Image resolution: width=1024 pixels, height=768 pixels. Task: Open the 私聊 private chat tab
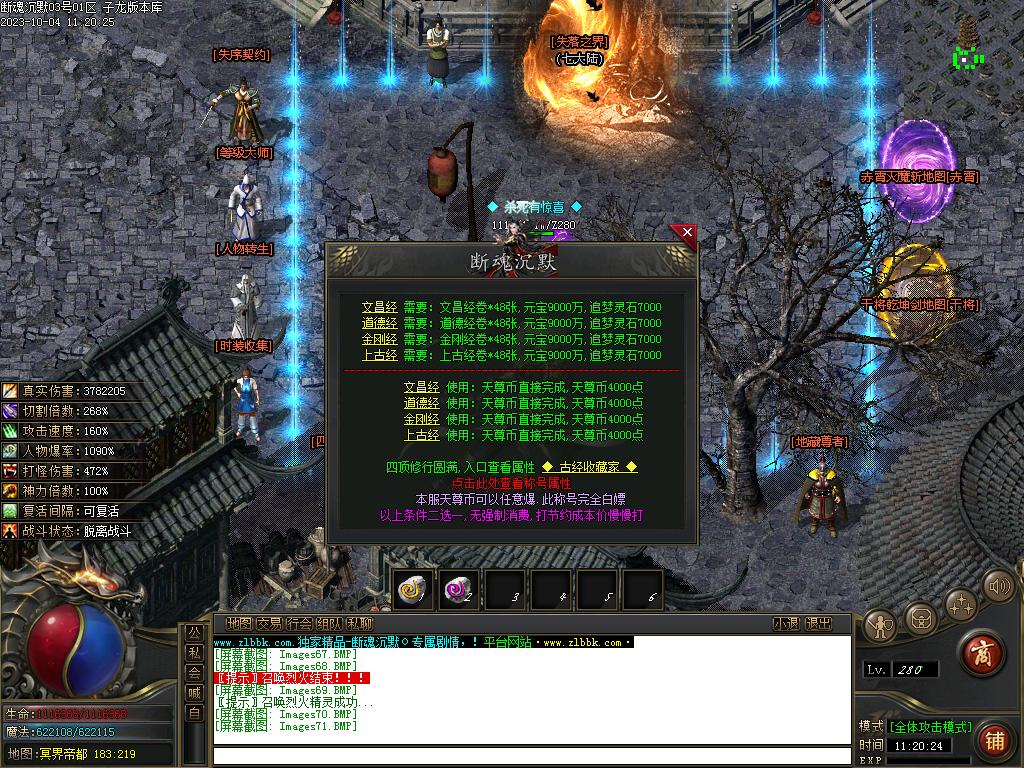click(x=359, y=624)
